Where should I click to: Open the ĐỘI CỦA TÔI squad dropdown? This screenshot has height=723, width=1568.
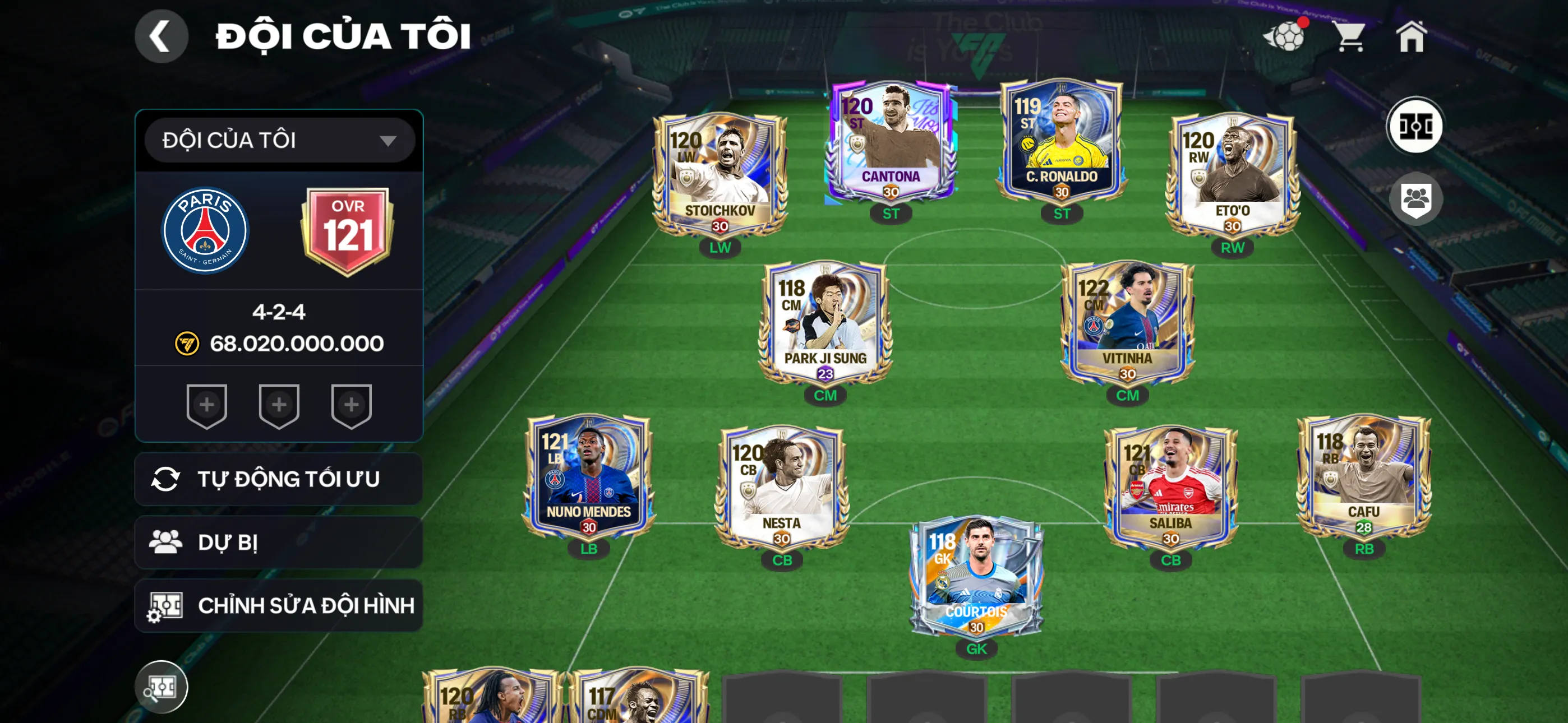[x=279, y=140]
